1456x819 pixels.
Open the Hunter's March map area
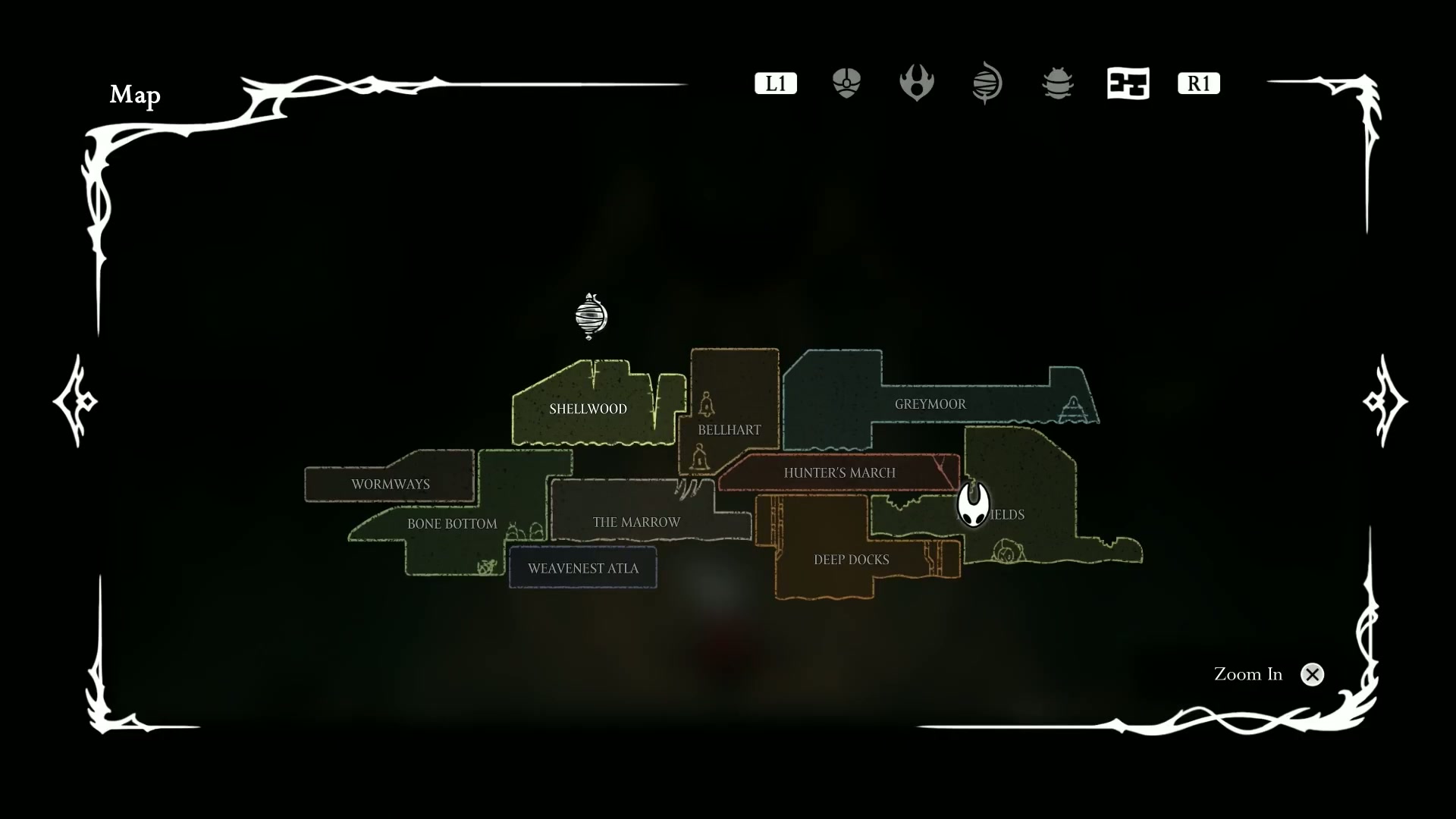[x=839, y=473]
